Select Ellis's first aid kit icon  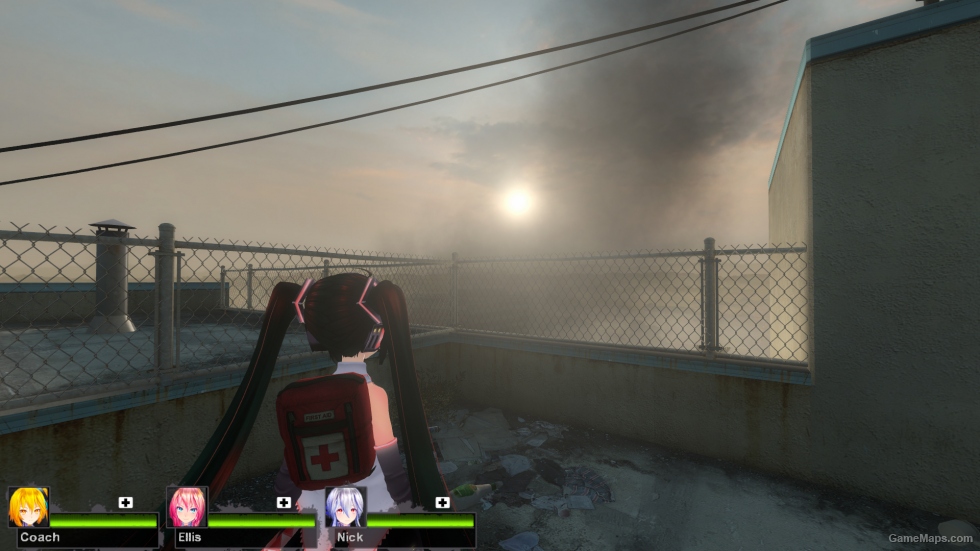tap(284, 502)
